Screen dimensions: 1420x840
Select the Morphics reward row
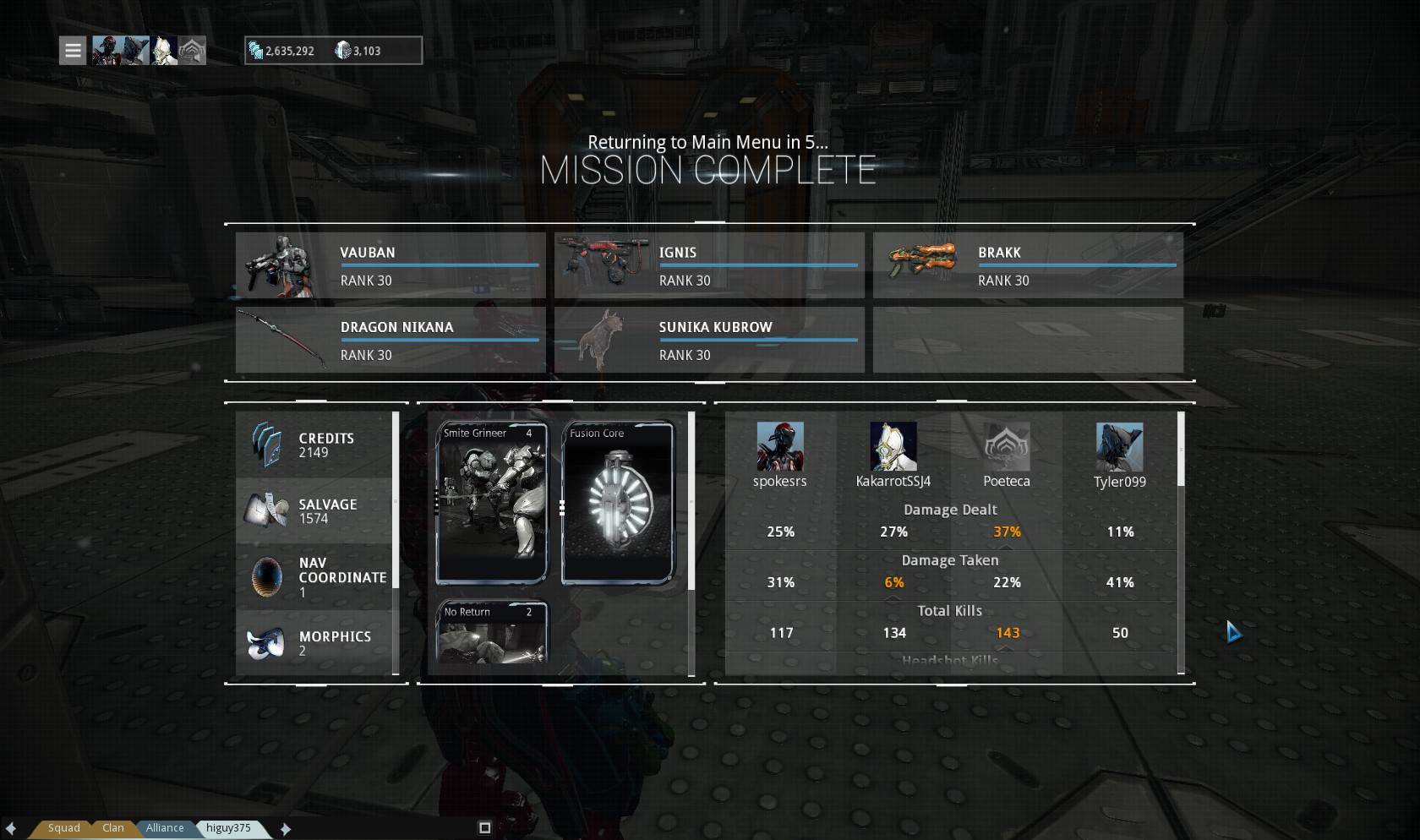[314, 642]
